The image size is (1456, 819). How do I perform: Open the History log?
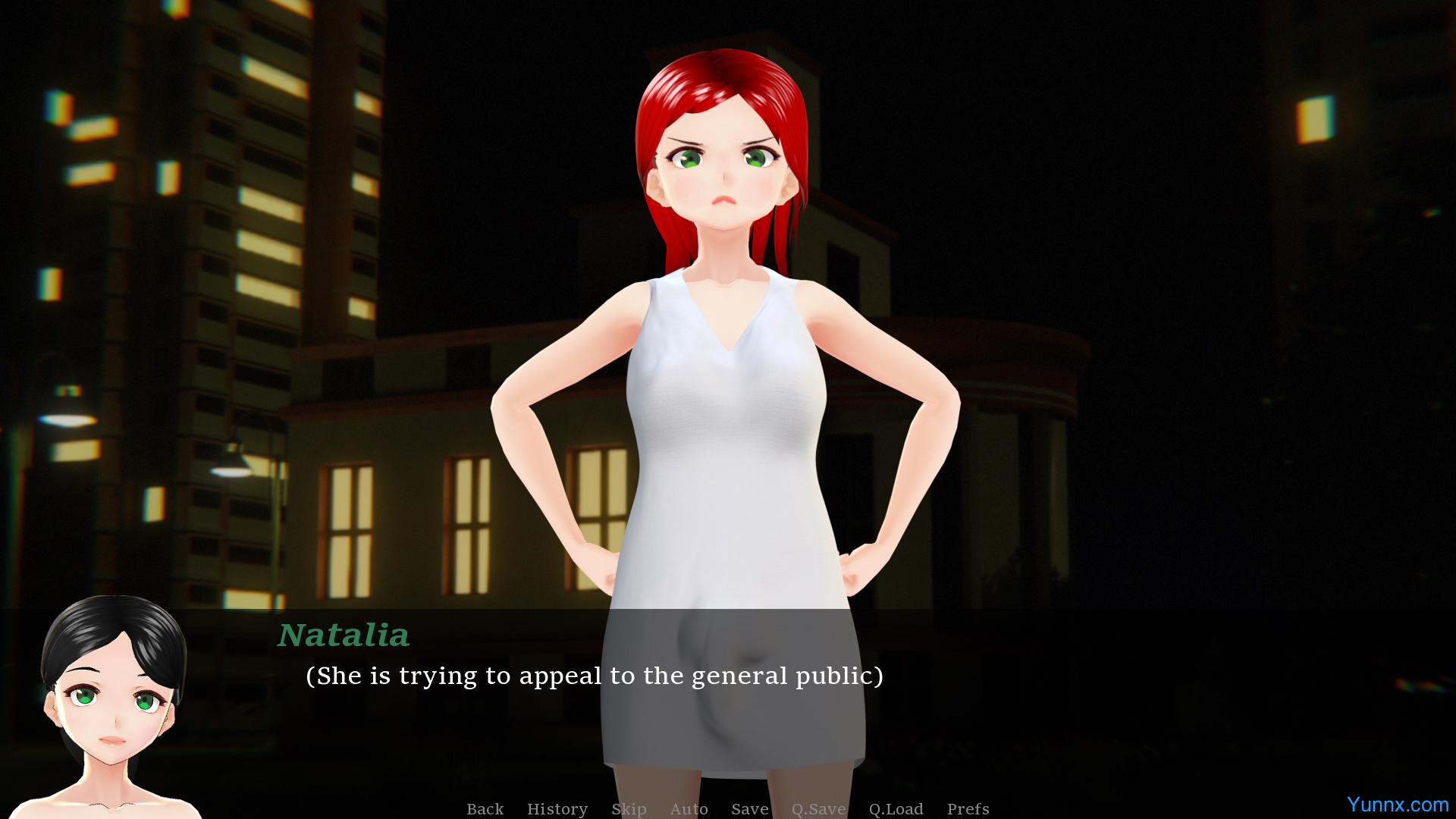coord(557,808)
